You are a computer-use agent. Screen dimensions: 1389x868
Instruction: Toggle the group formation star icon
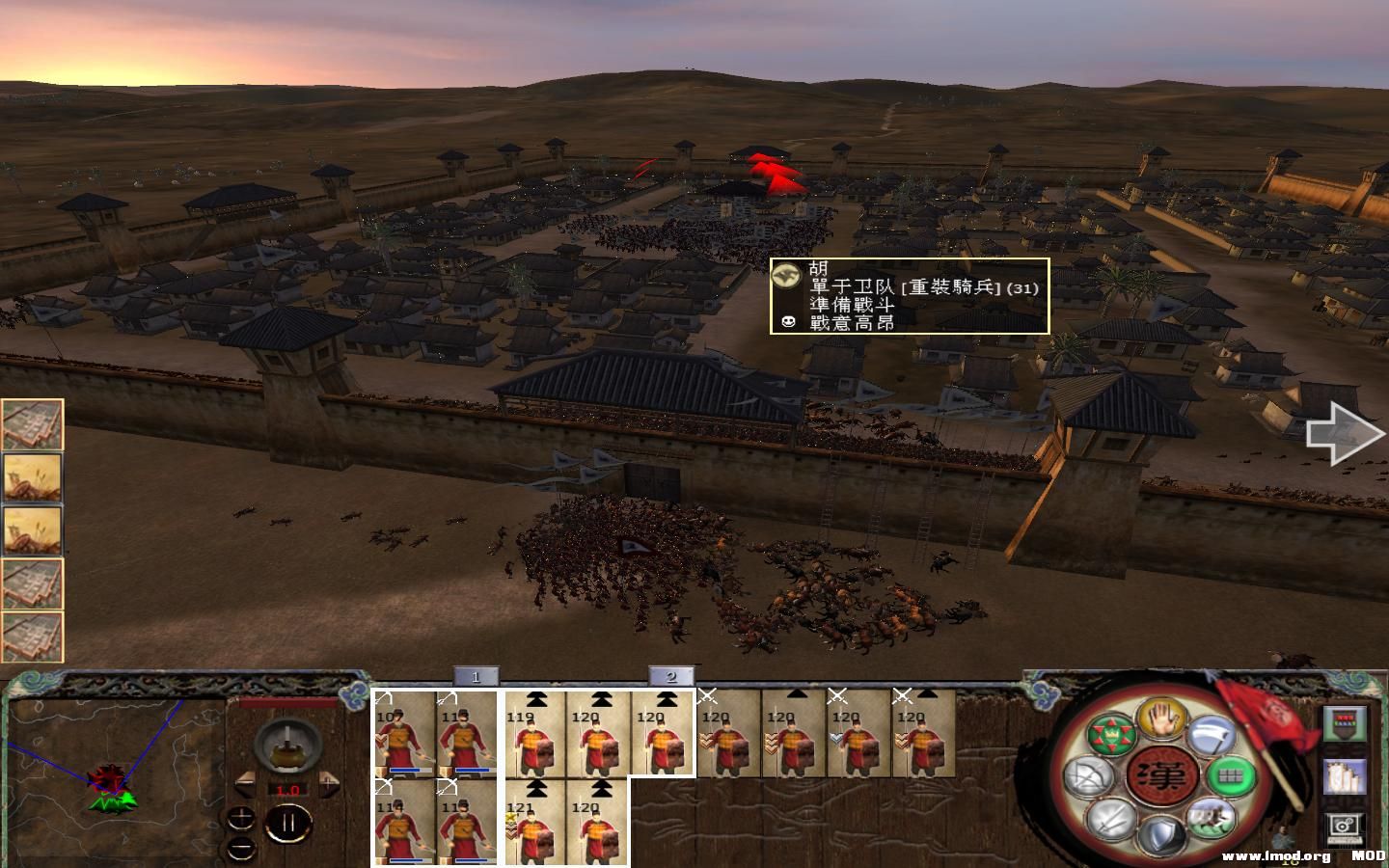pyautogui.click(x=1111, y=735)
